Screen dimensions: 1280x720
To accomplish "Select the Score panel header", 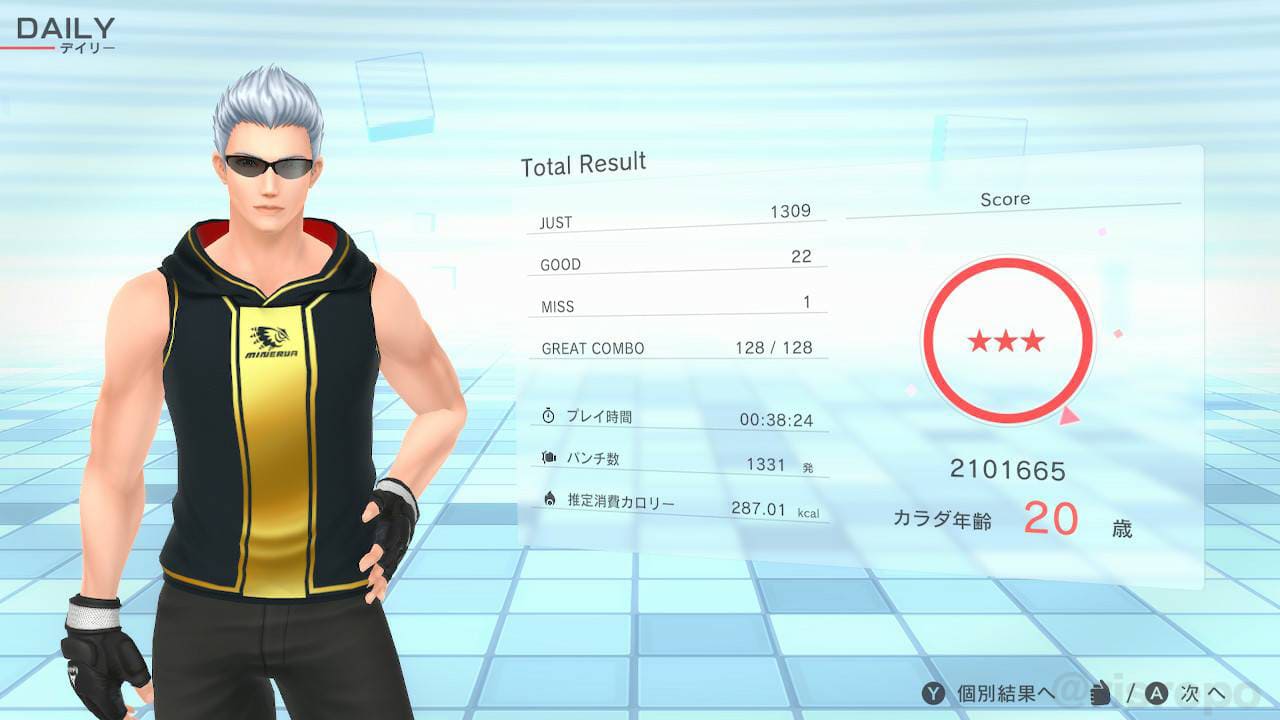I will point(1005,199).
